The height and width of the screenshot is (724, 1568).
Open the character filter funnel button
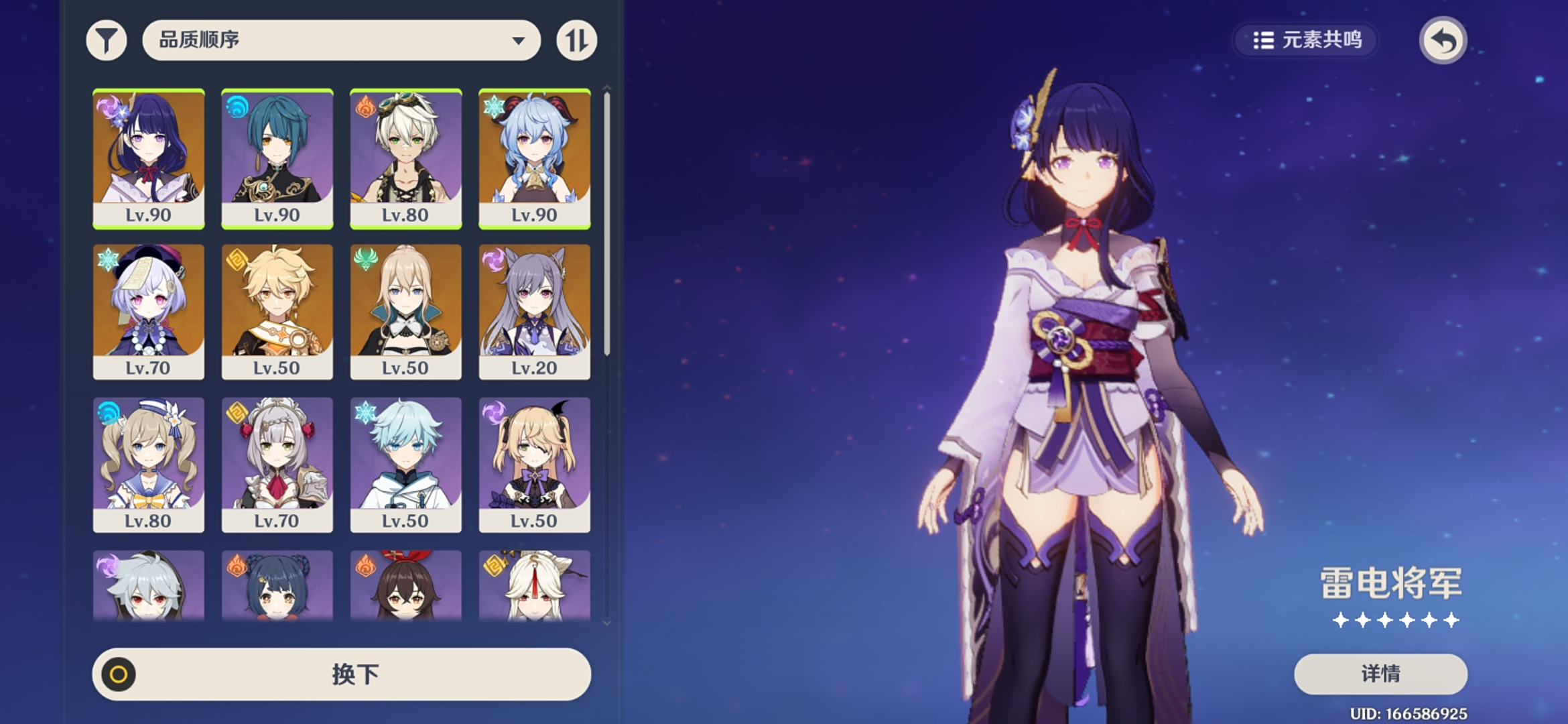coord(107,40)
